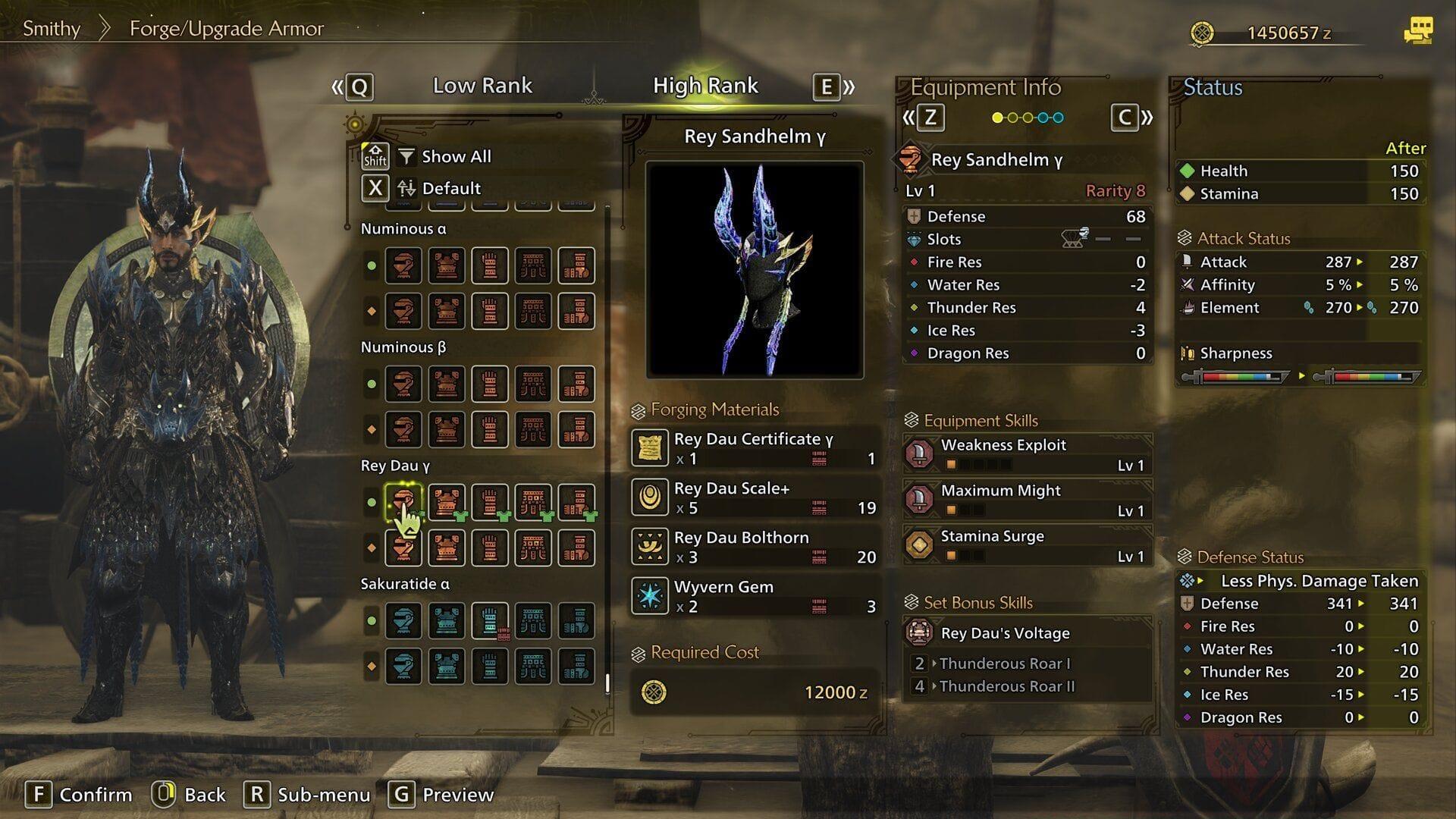The image size is (1456, 819).
Task: Switch to the Low Rank tab
Action: click(x=482, y=86)
